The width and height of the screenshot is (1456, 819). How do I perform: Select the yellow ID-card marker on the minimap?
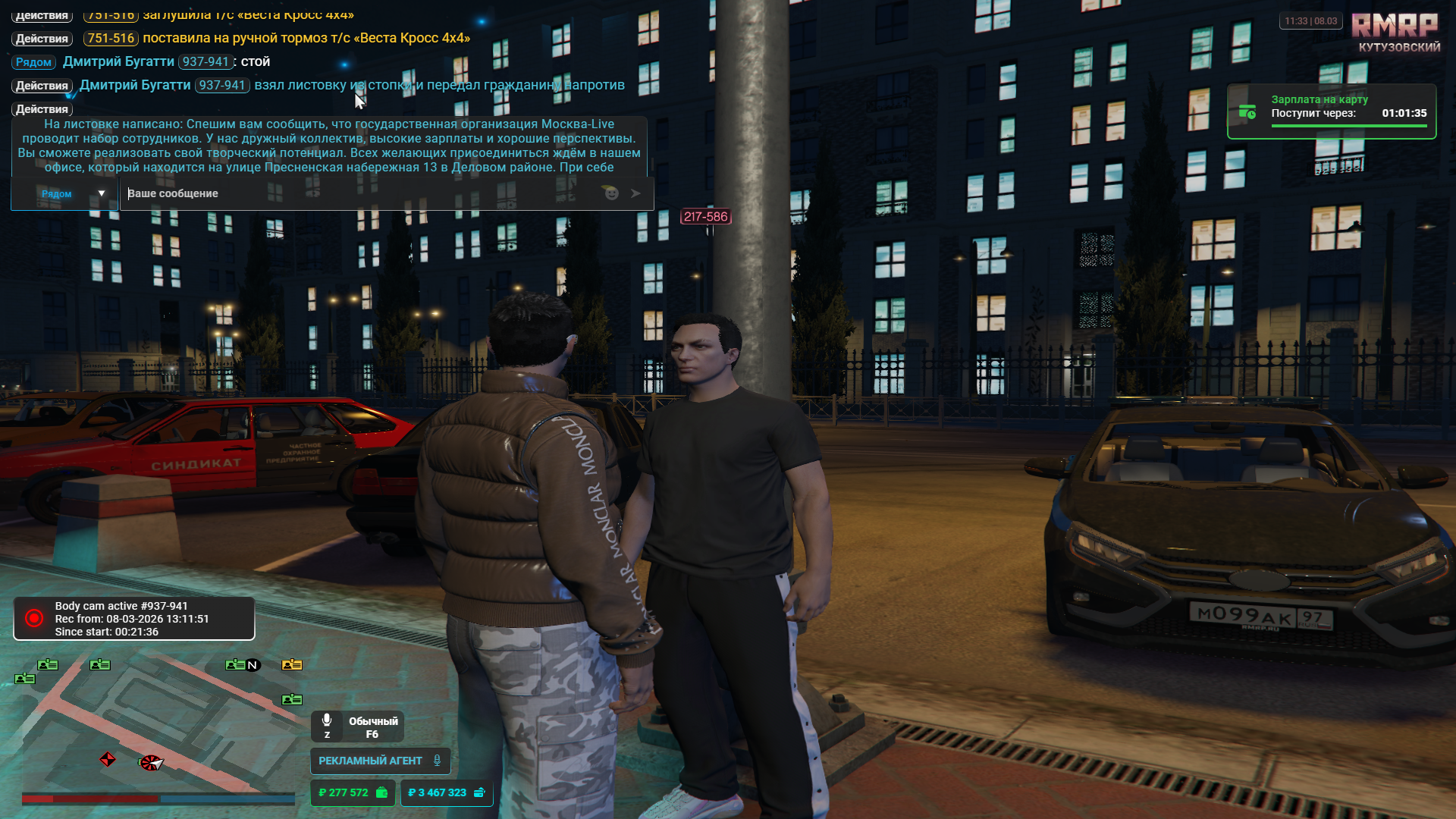pos(292,665)
